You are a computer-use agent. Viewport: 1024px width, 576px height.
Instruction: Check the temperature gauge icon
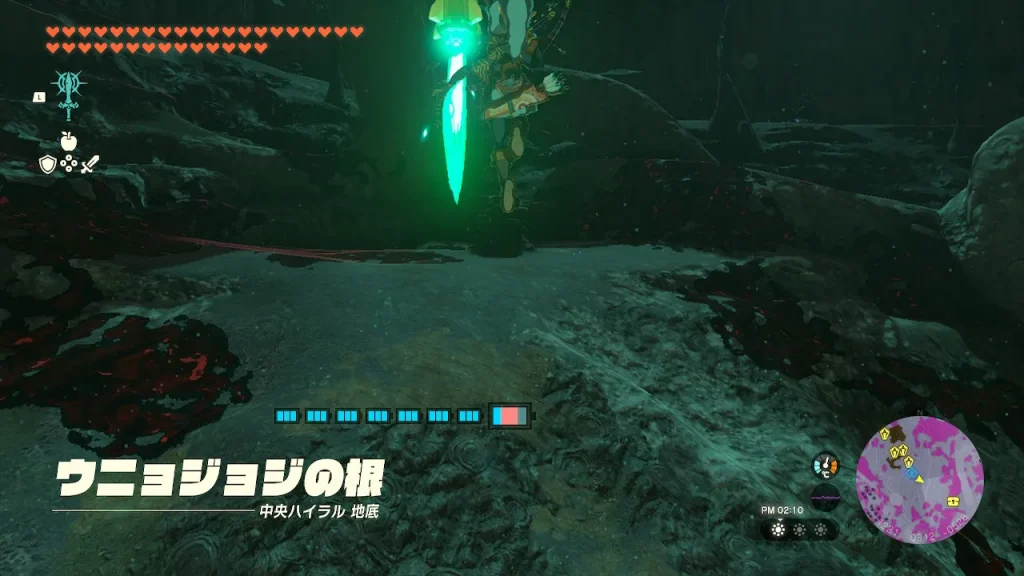click(x=826, y=465)
